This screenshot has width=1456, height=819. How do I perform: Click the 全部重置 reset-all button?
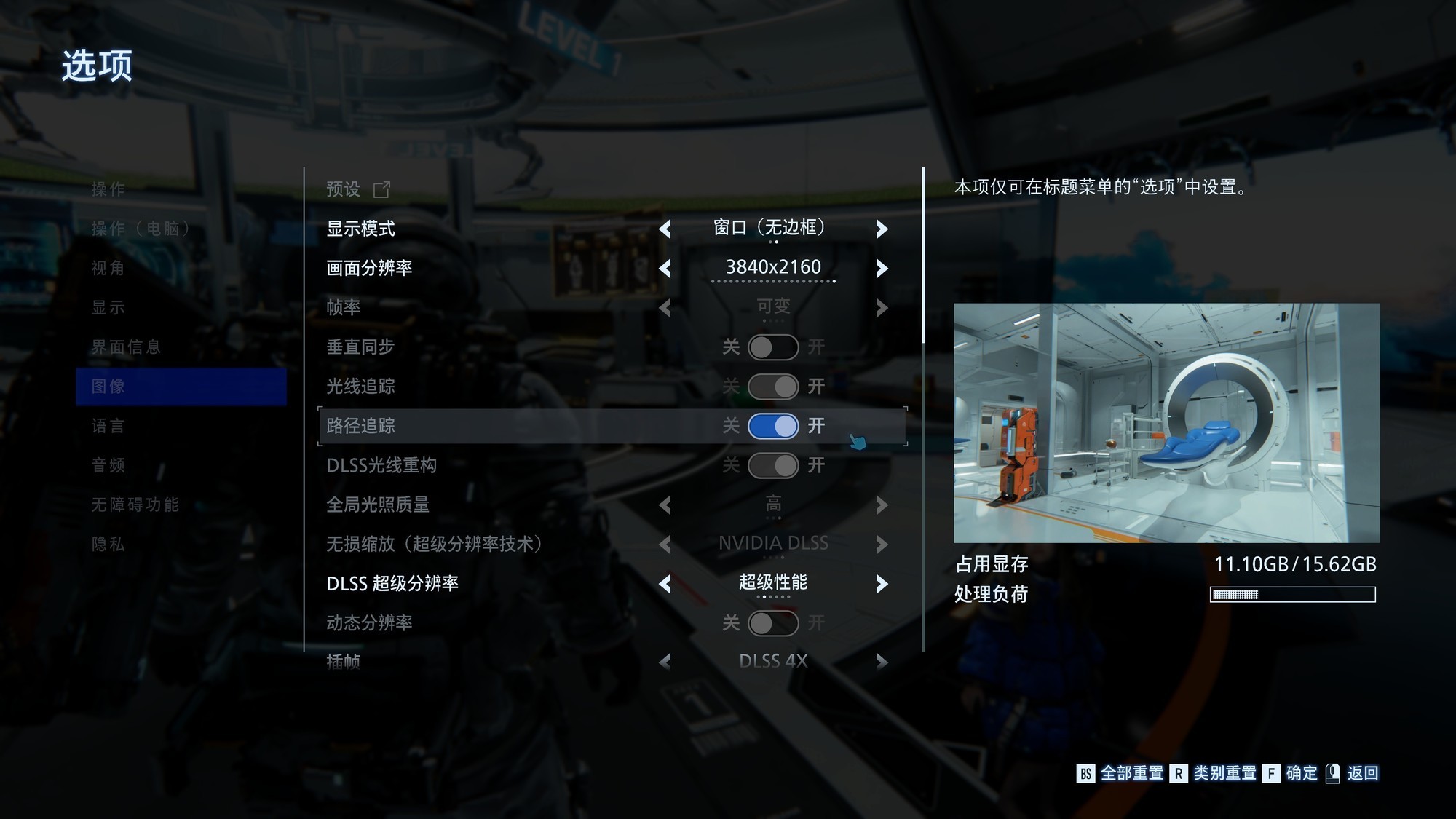[x=1121, y=773]
